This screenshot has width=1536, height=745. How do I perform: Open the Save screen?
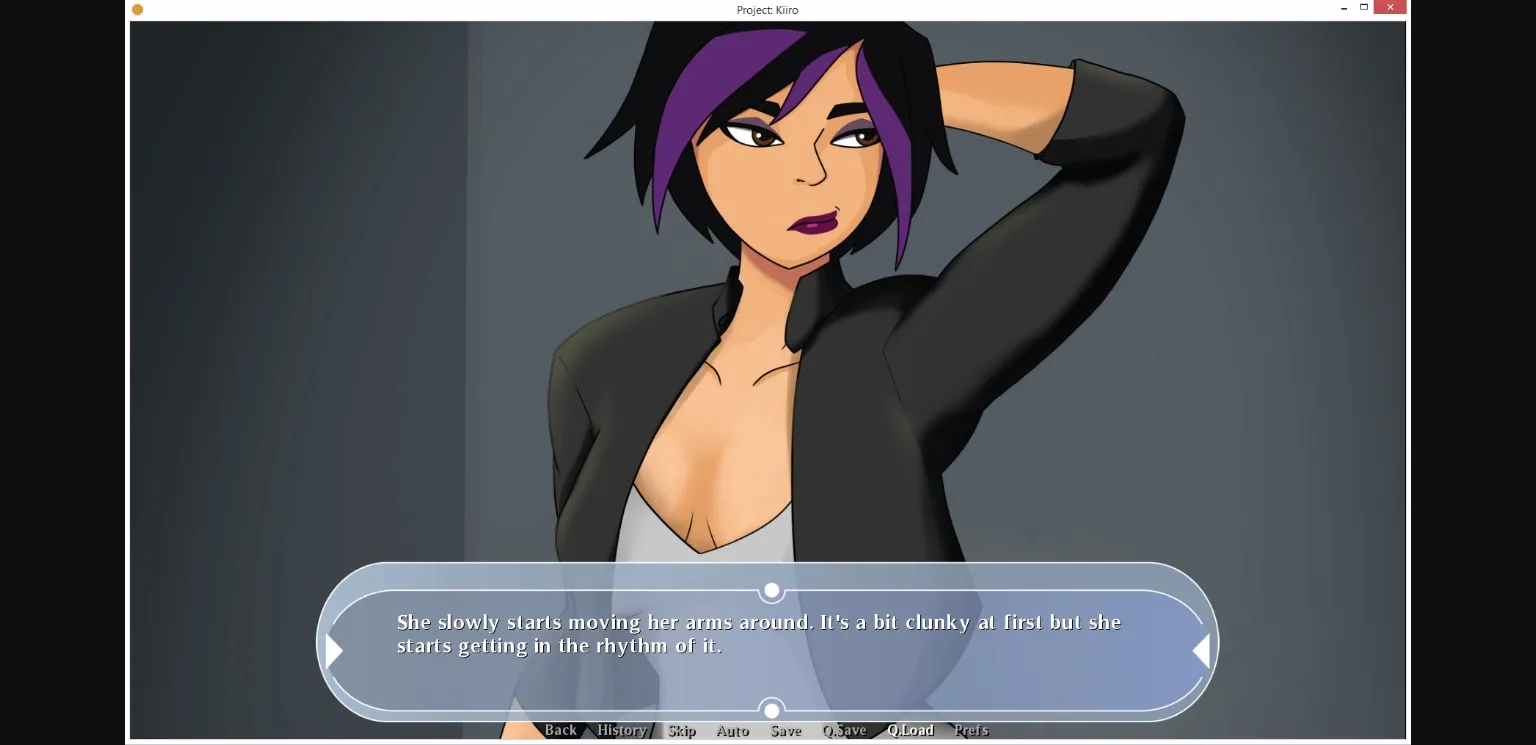[x=786, y=730]
